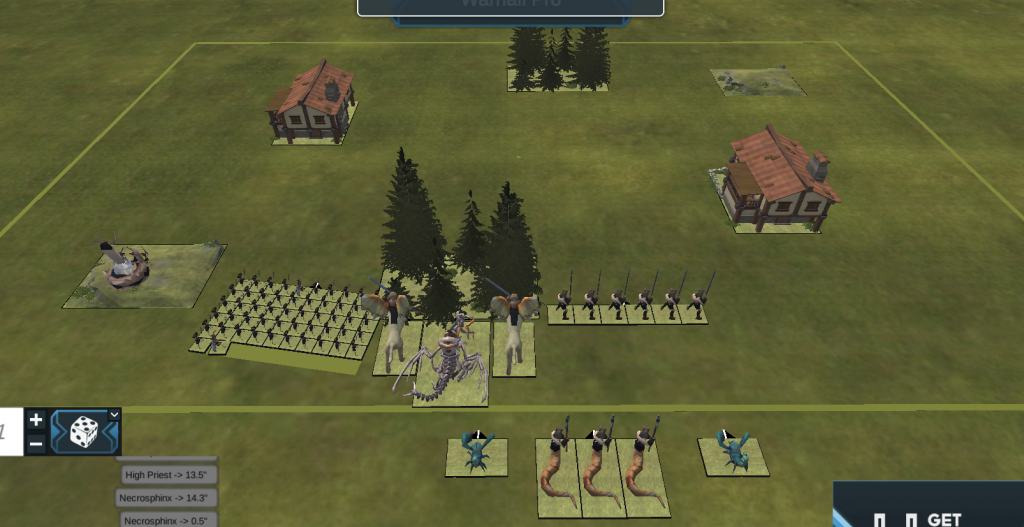This screenshot has width=1024, height=527.
Task: Select the High Priest 13.5" distance entry
Action: point(168,474)
